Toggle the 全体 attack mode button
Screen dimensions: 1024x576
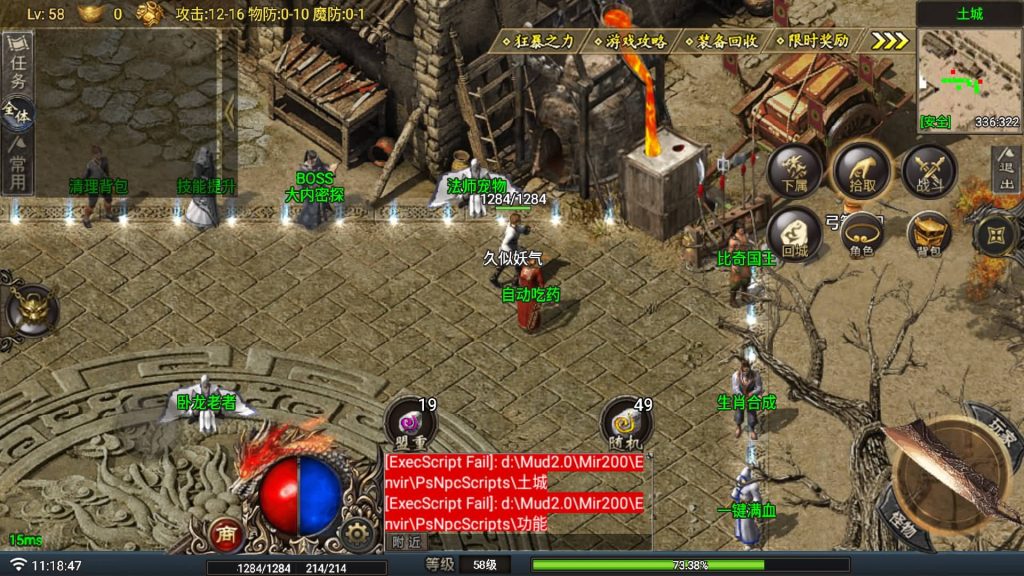tap(17, 111)
